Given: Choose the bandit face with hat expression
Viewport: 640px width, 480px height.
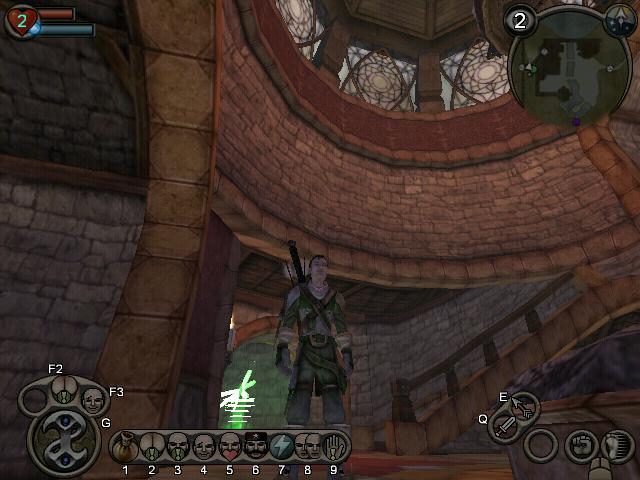Looking at the screenshot, I should (254, 444).
